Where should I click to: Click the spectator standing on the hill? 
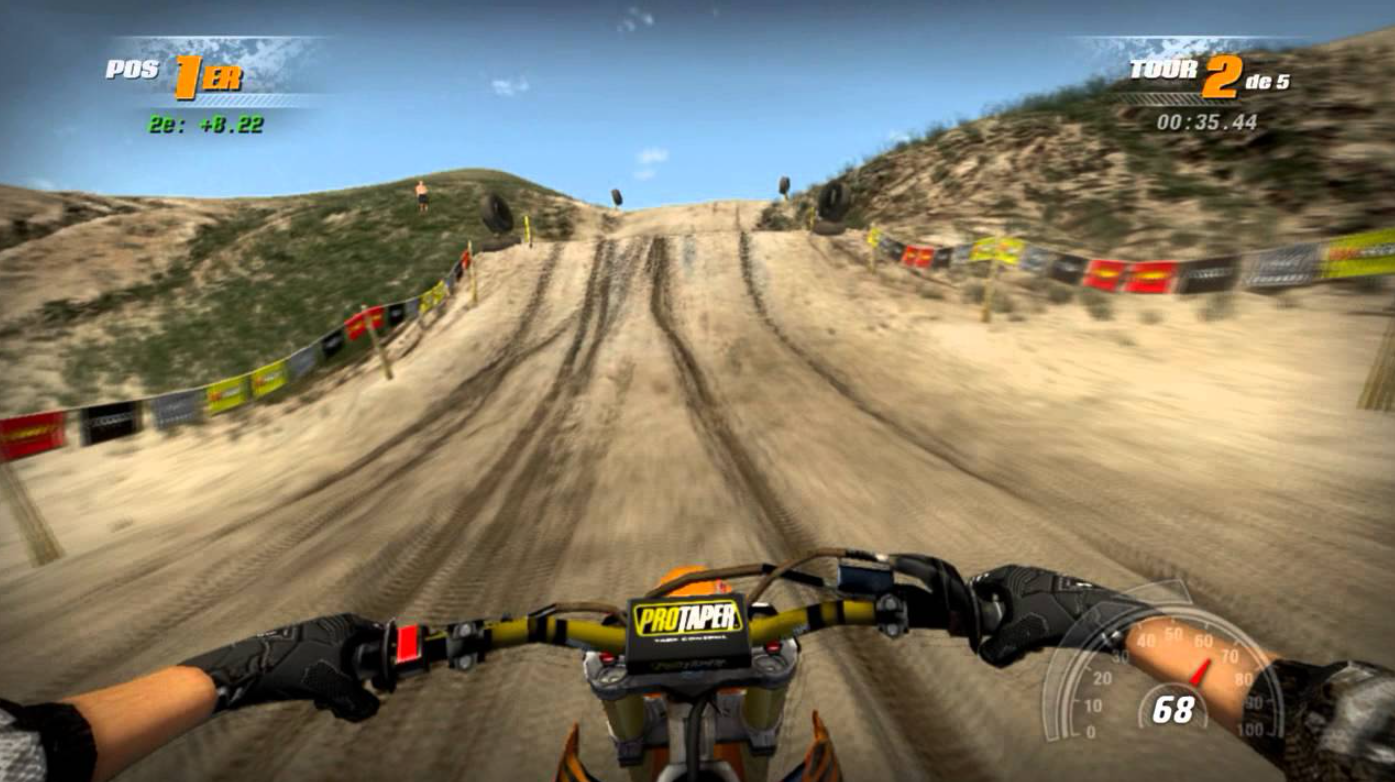click(421, 192)
